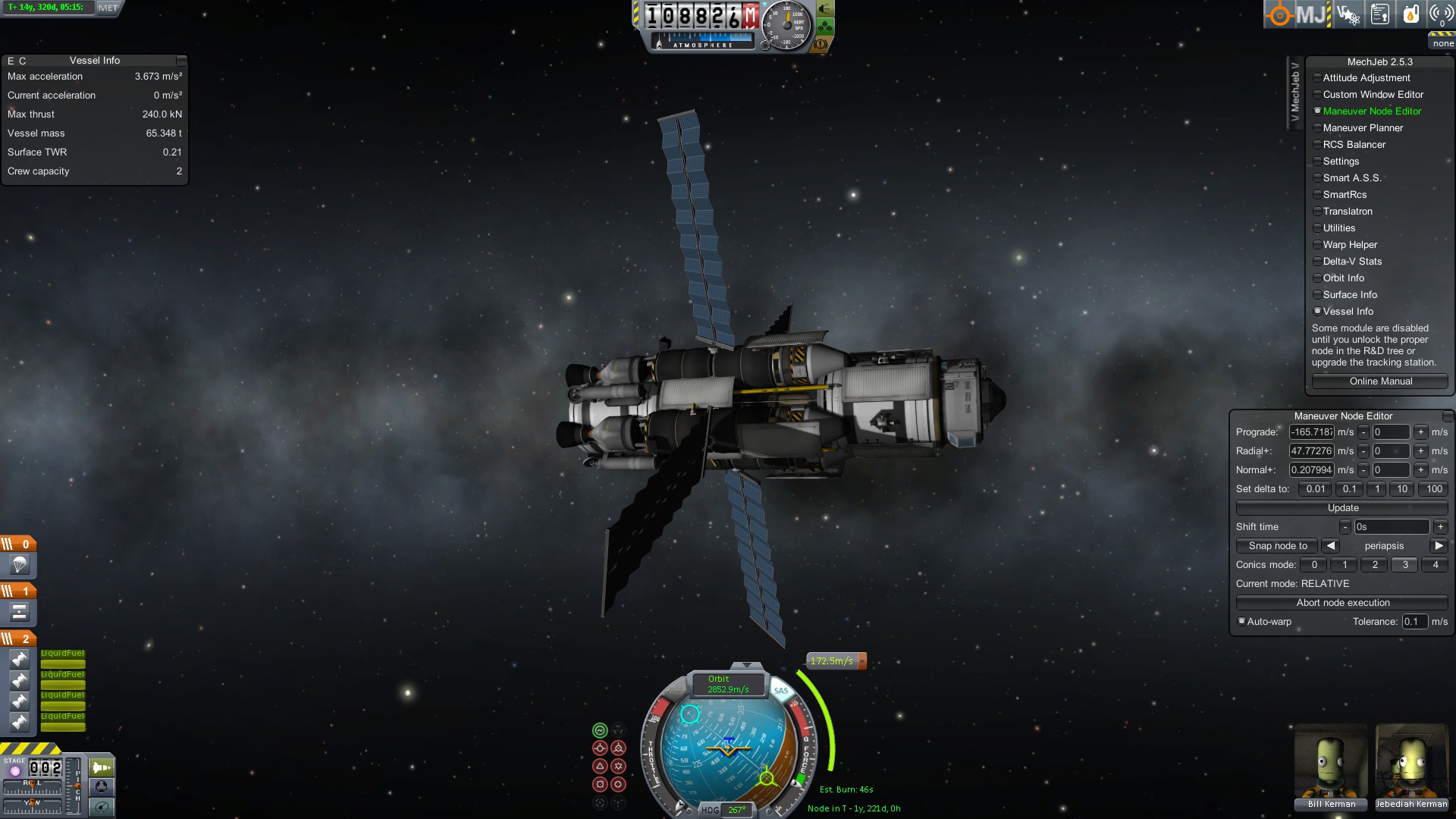Select conics mode 3

coord(1404,565)
